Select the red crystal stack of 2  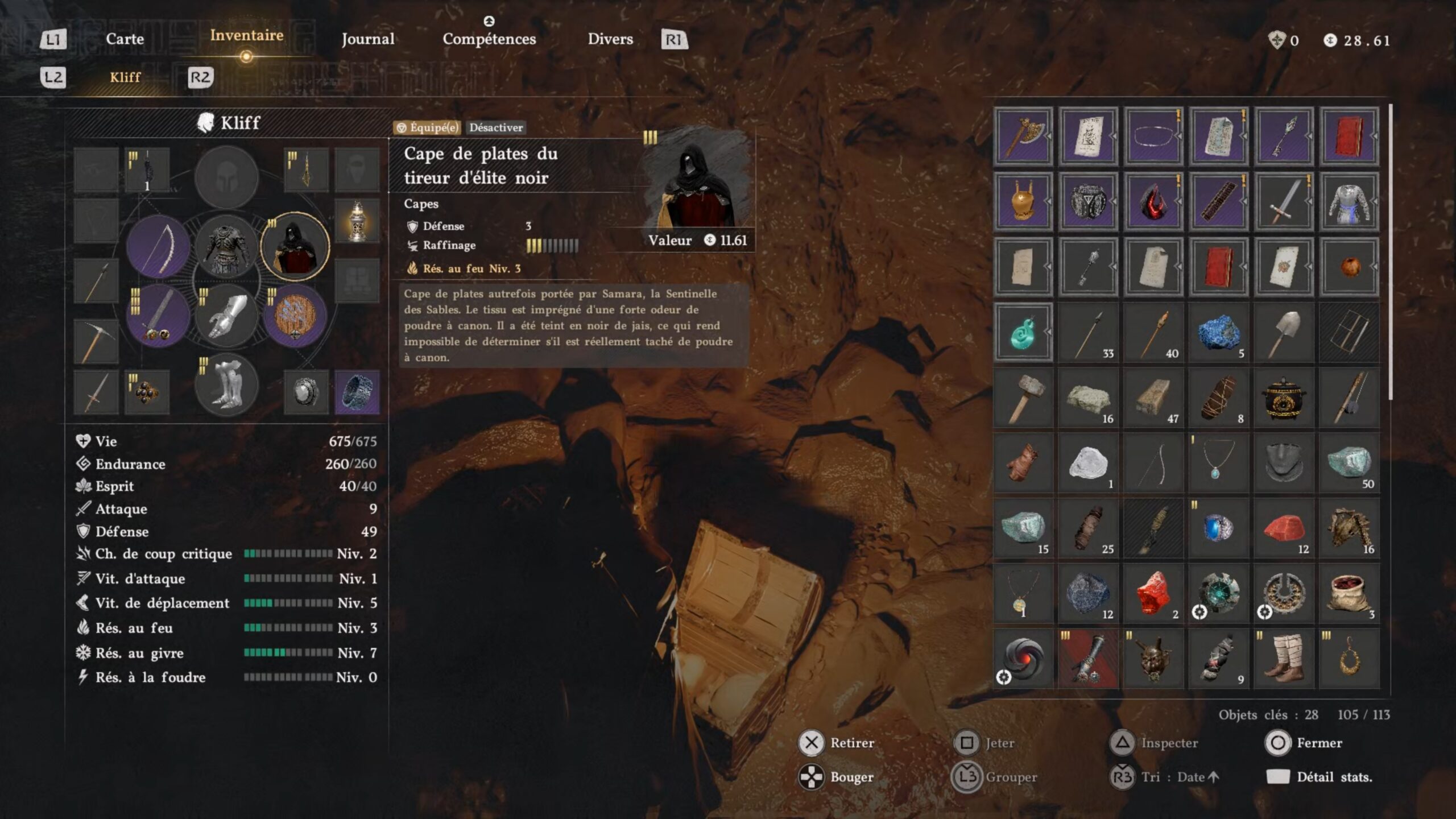[1153, 594]
